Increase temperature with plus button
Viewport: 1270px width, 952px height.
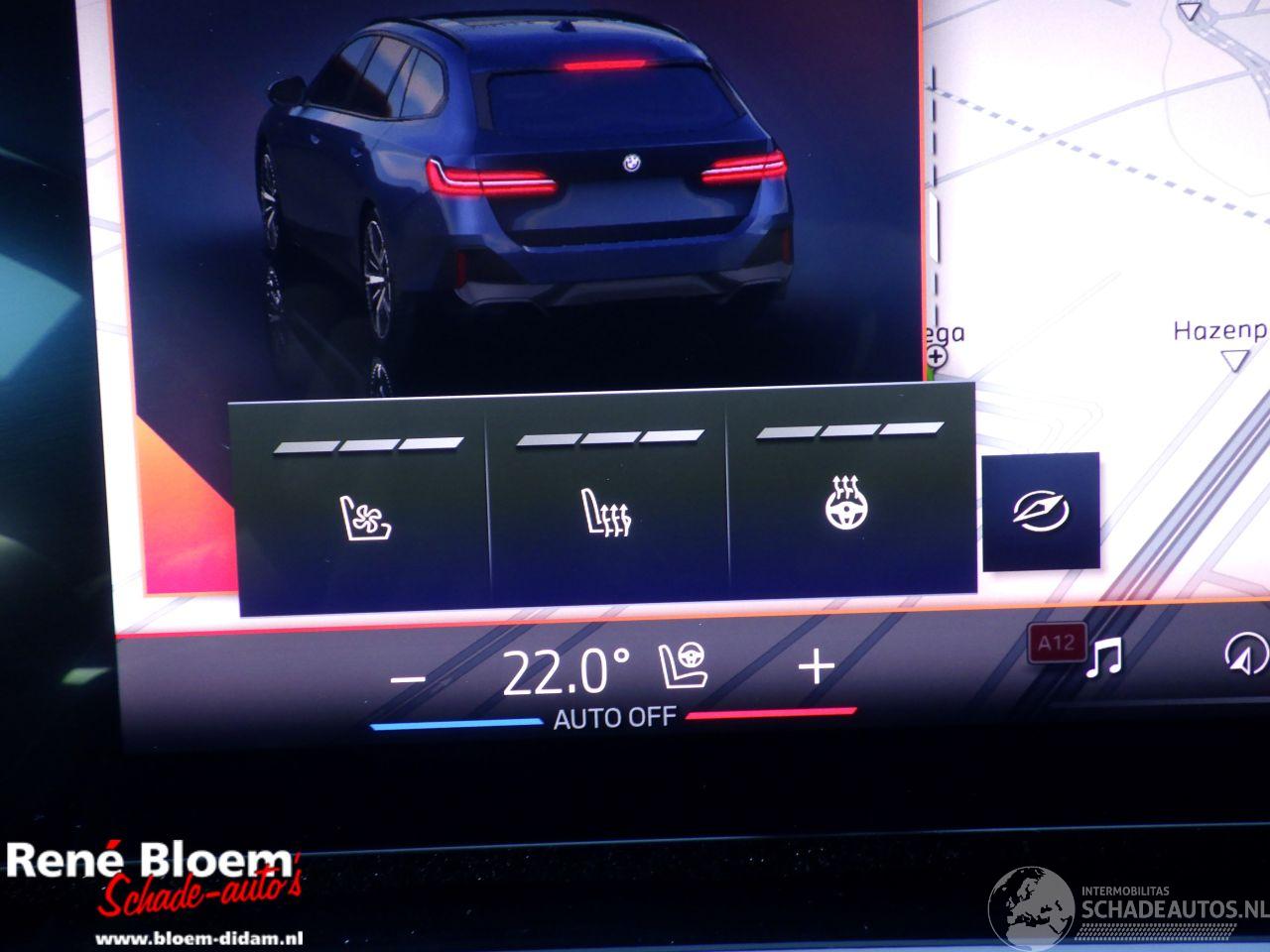click(817, 667)
